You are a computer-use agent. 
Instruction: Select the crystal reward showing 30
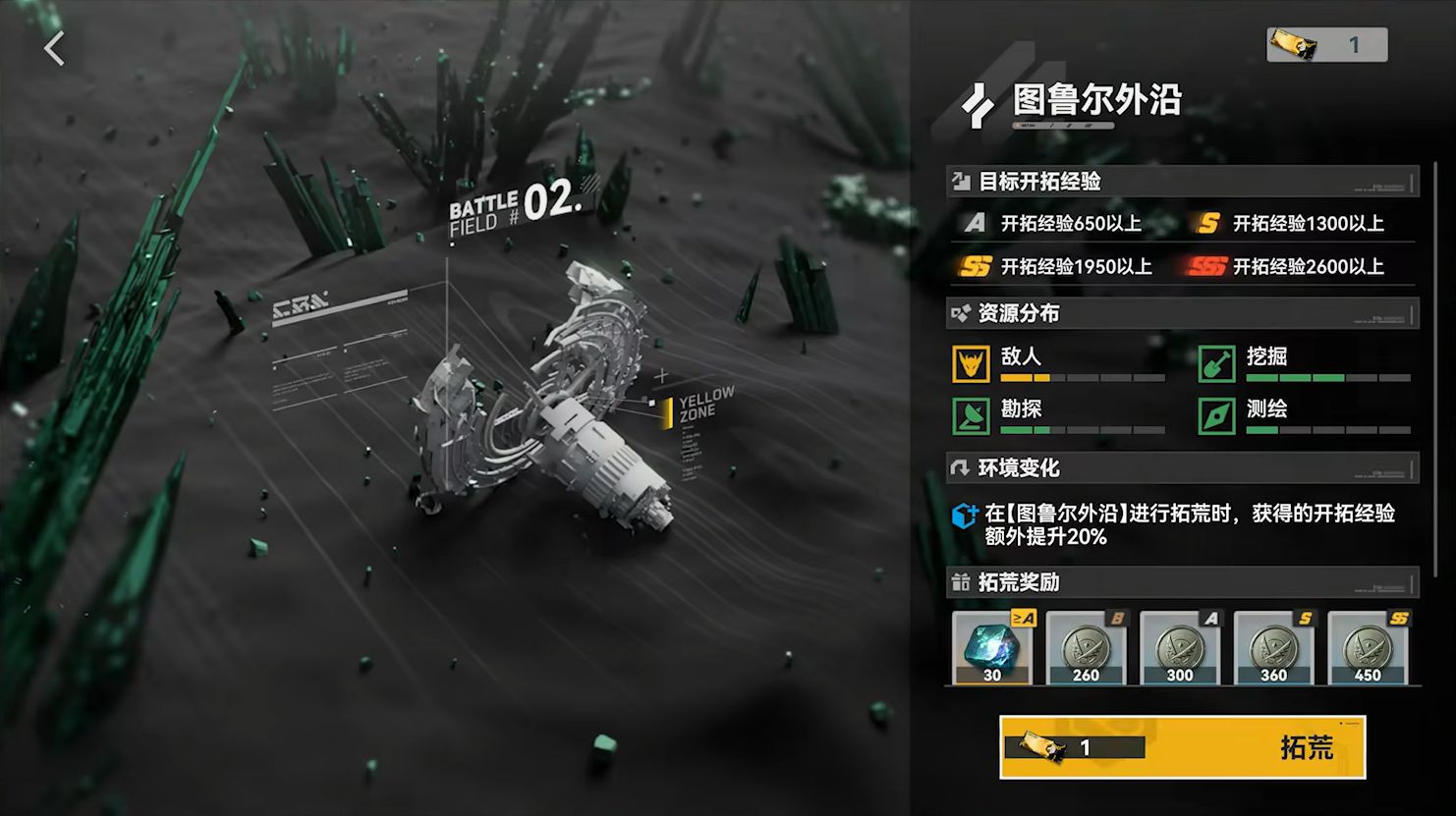(992, 647)
